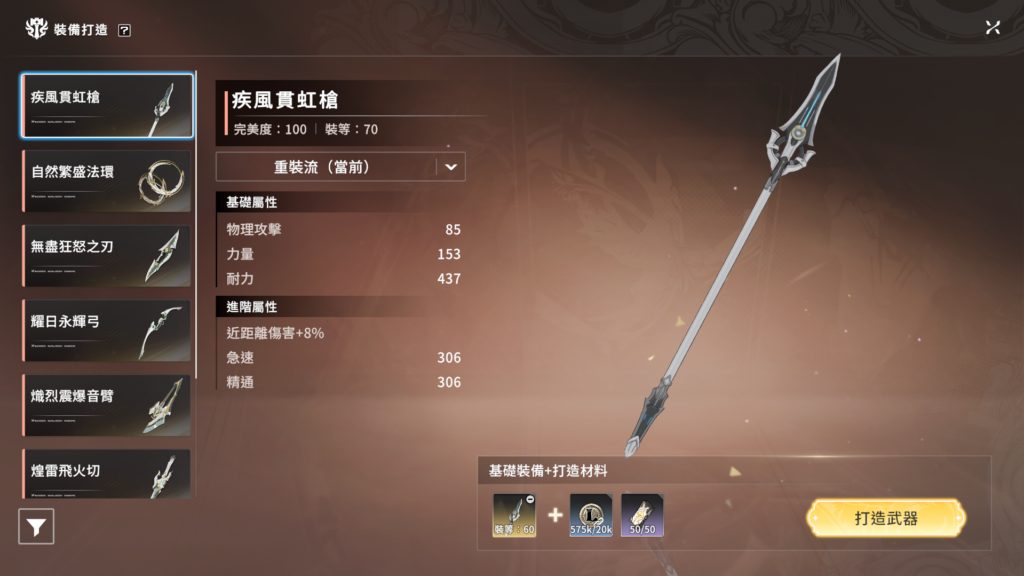Select the 熾烈震爆音臂 entry
This screenshot has height=576, width=1024.
107,404
